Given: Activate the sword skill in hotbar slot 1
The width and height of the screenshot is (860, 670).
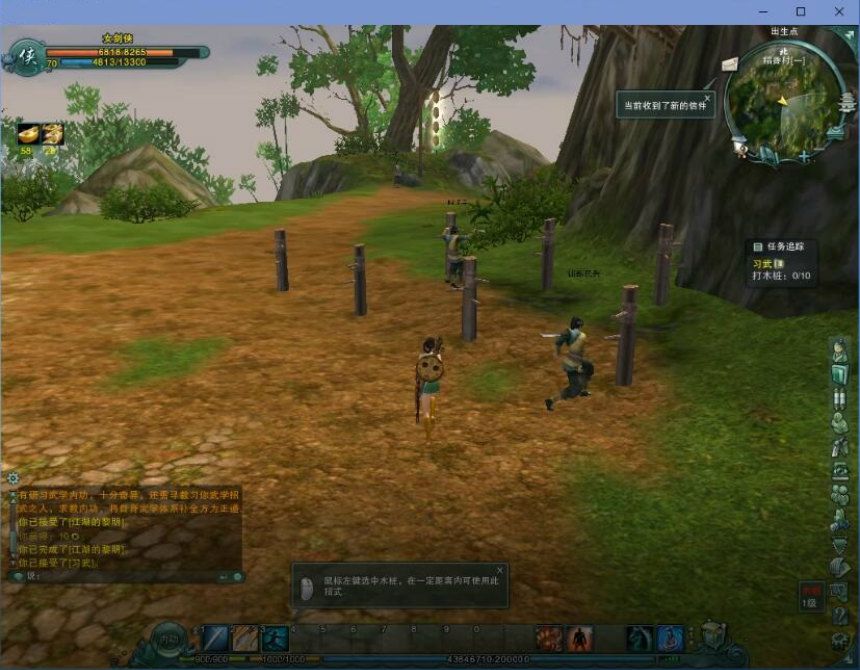Looking at the screenshot, I should click(216, 638).
